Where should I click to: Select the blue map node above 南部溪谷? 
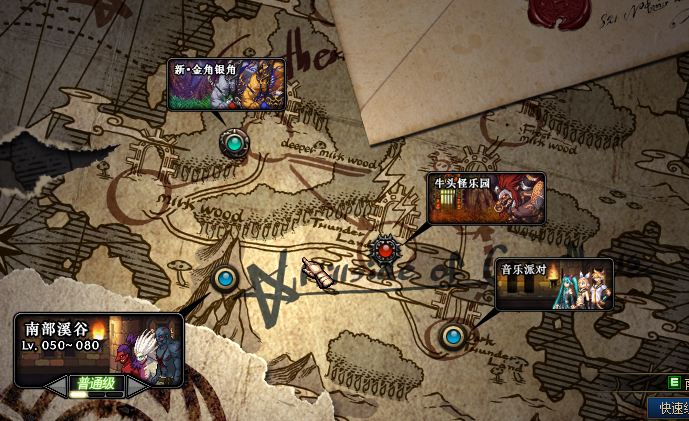(226, 277)
